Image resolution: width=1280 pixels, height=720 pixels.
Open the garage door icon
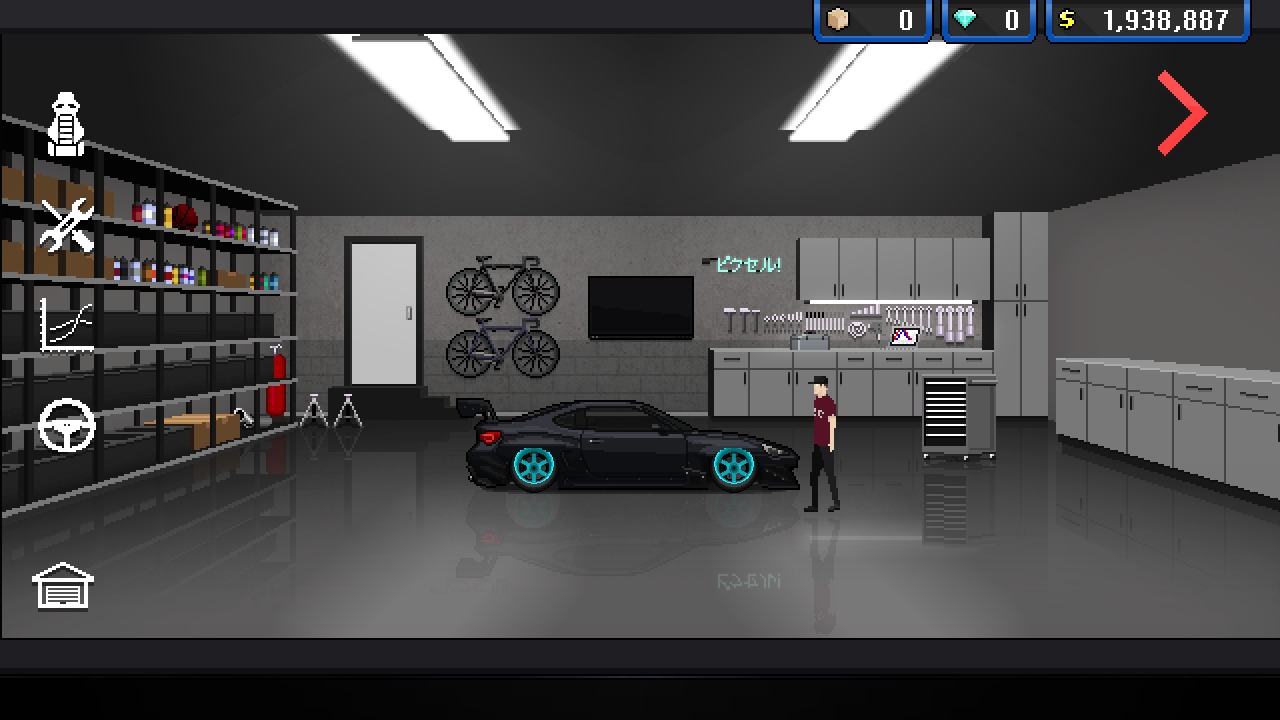coord(62,585)
